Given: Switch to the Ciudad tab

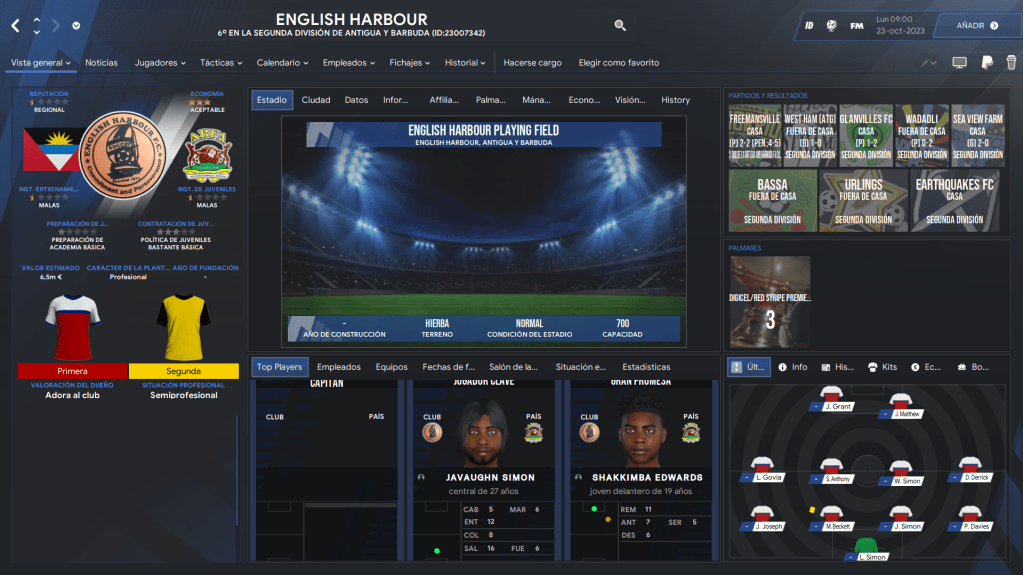Looking at the screenshot, I should pos(316,100).
